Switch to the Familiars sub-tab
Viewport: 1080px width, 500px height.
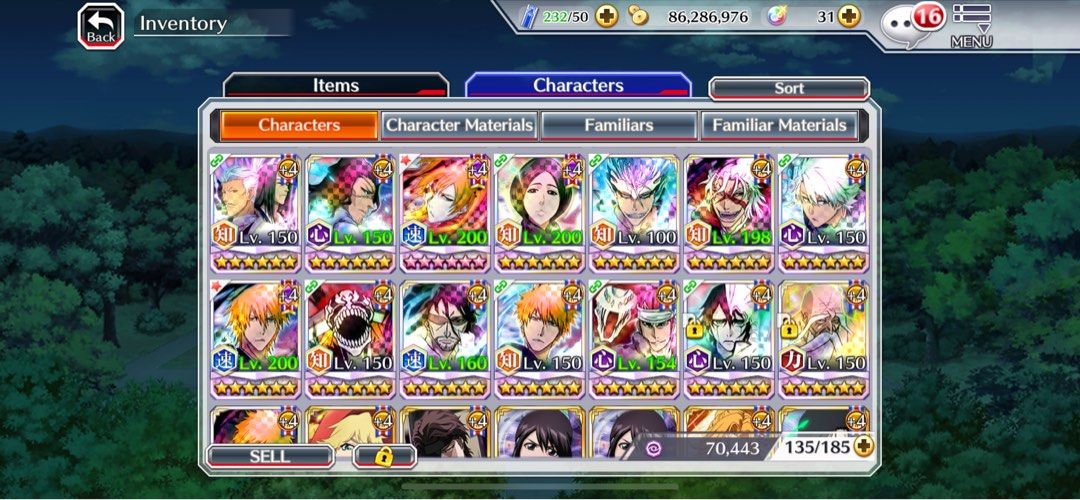click(x=618, y=125)
